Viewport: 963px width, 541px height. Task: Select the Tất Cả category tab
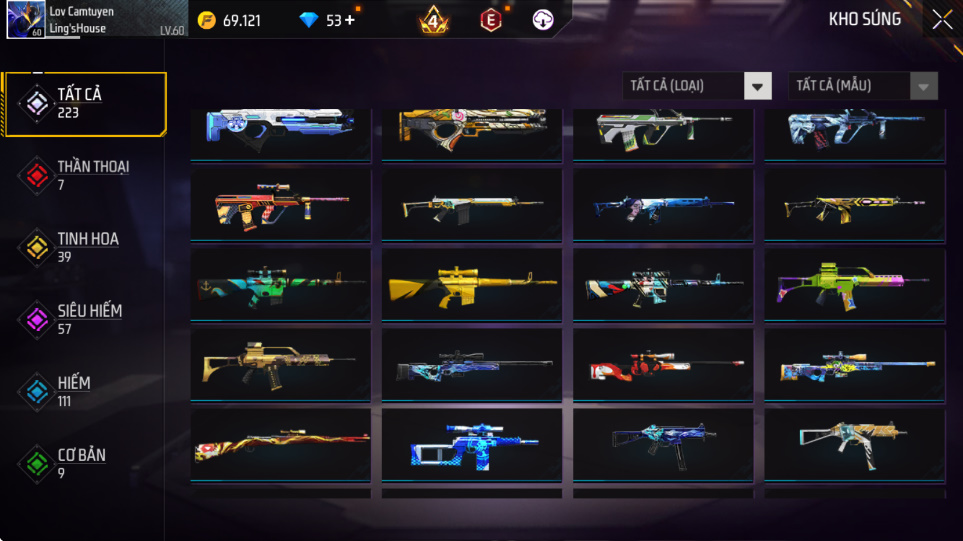(x=84, y=103)
